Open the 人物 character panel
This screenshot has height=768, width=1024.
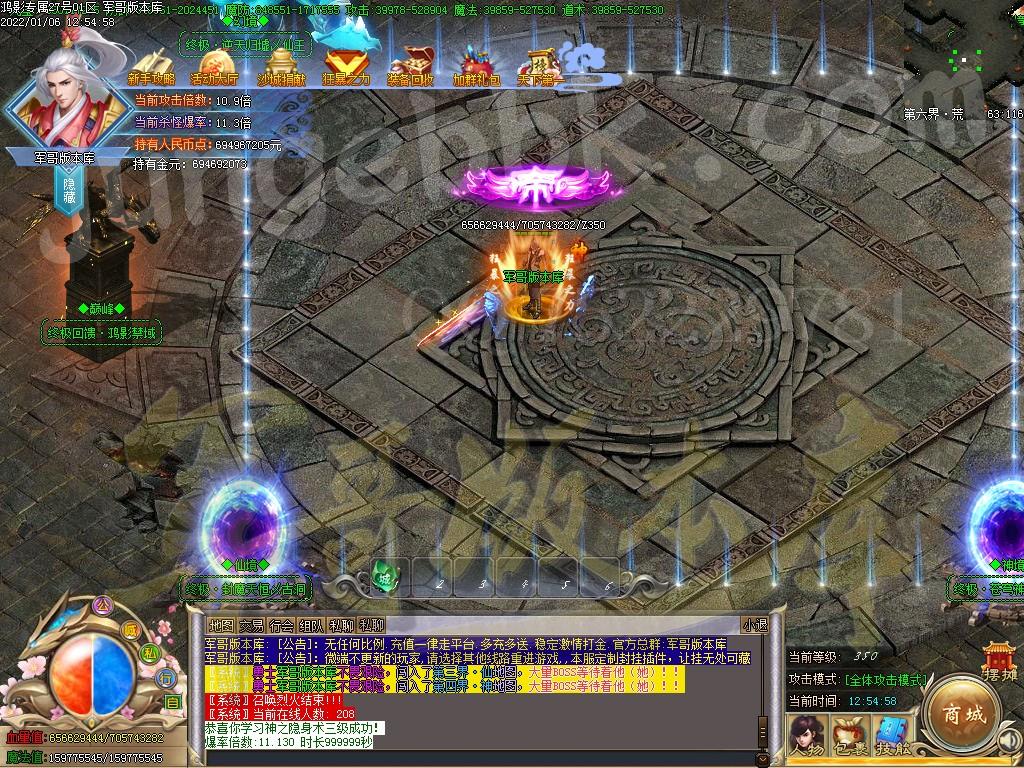tap(805, 736)
